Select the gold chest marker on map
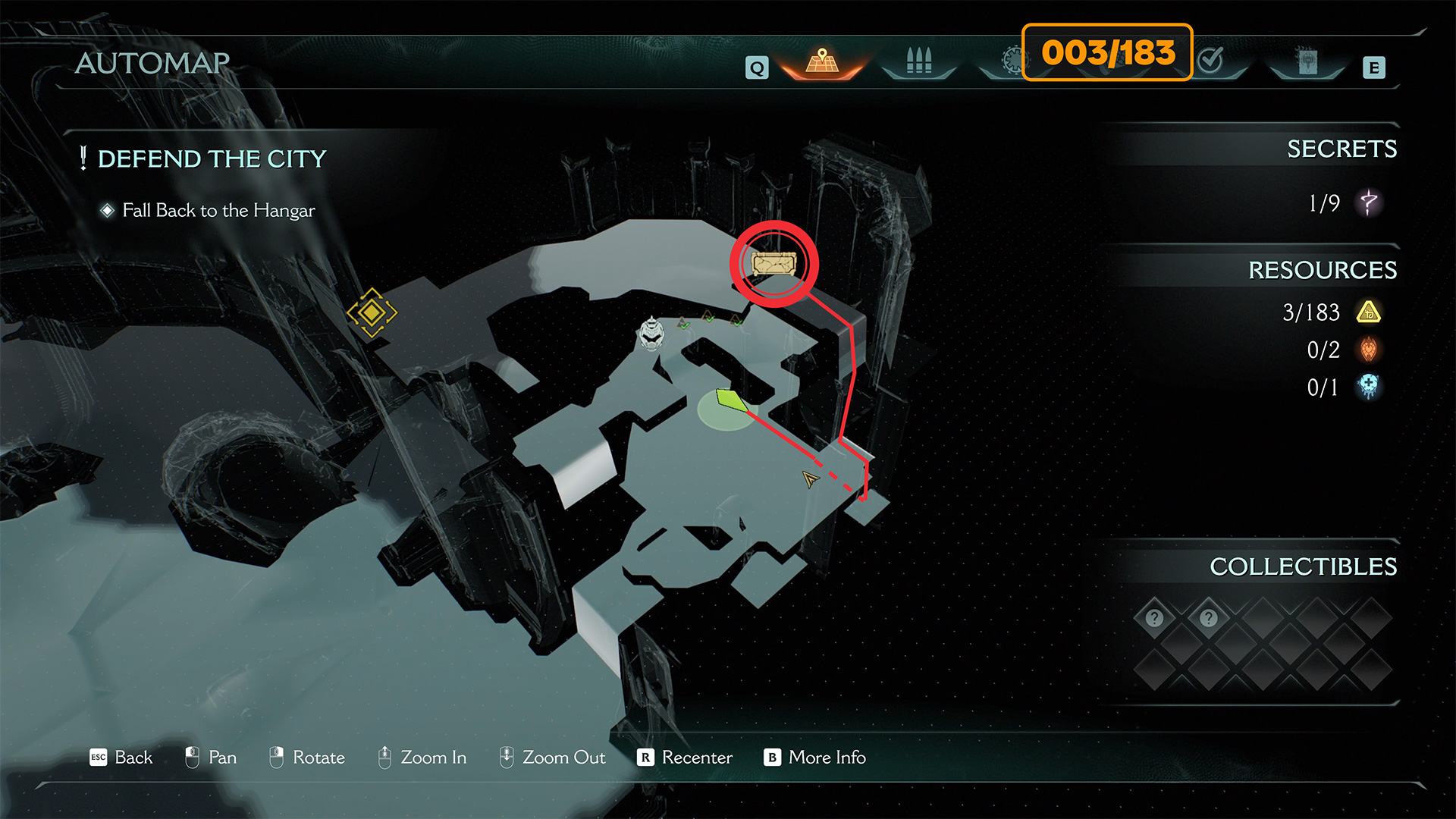 coord(773,264)
